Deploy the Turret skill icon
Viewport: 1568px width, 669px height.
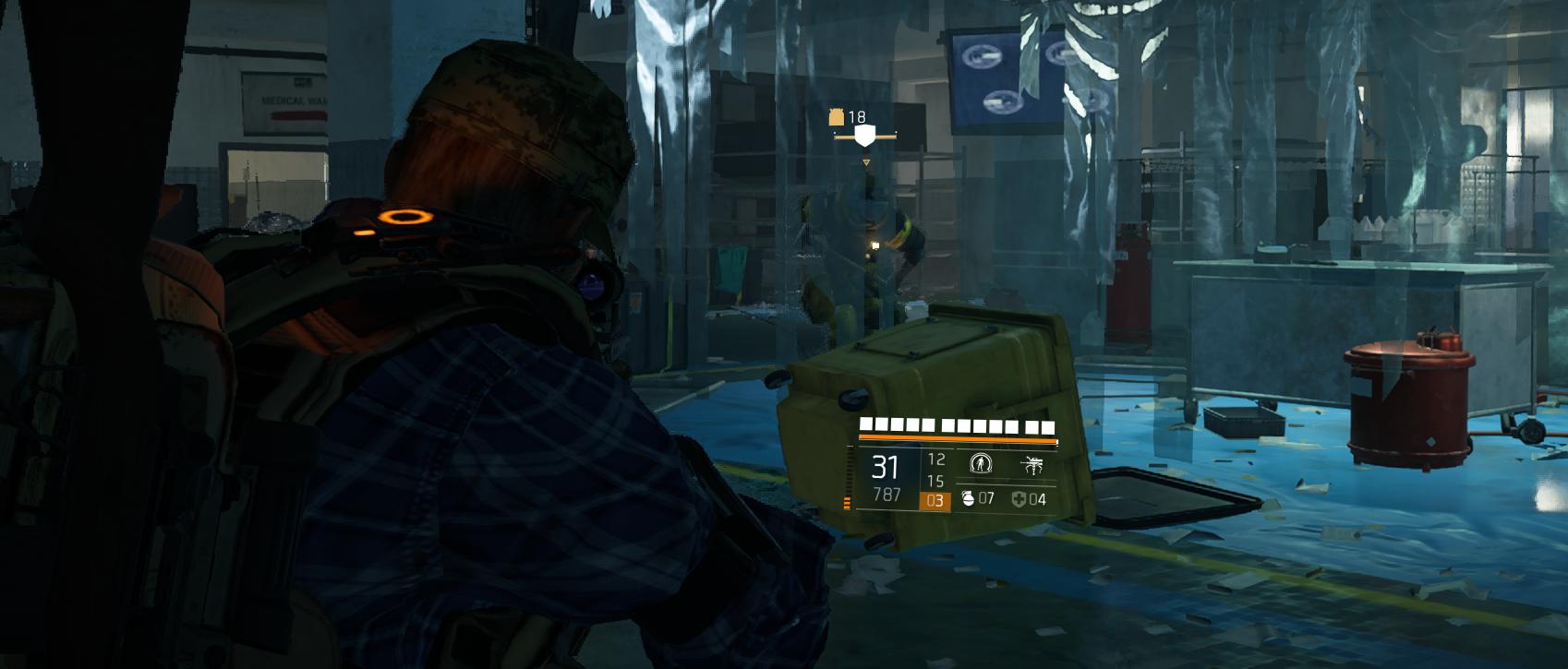tap(1031, 464)
